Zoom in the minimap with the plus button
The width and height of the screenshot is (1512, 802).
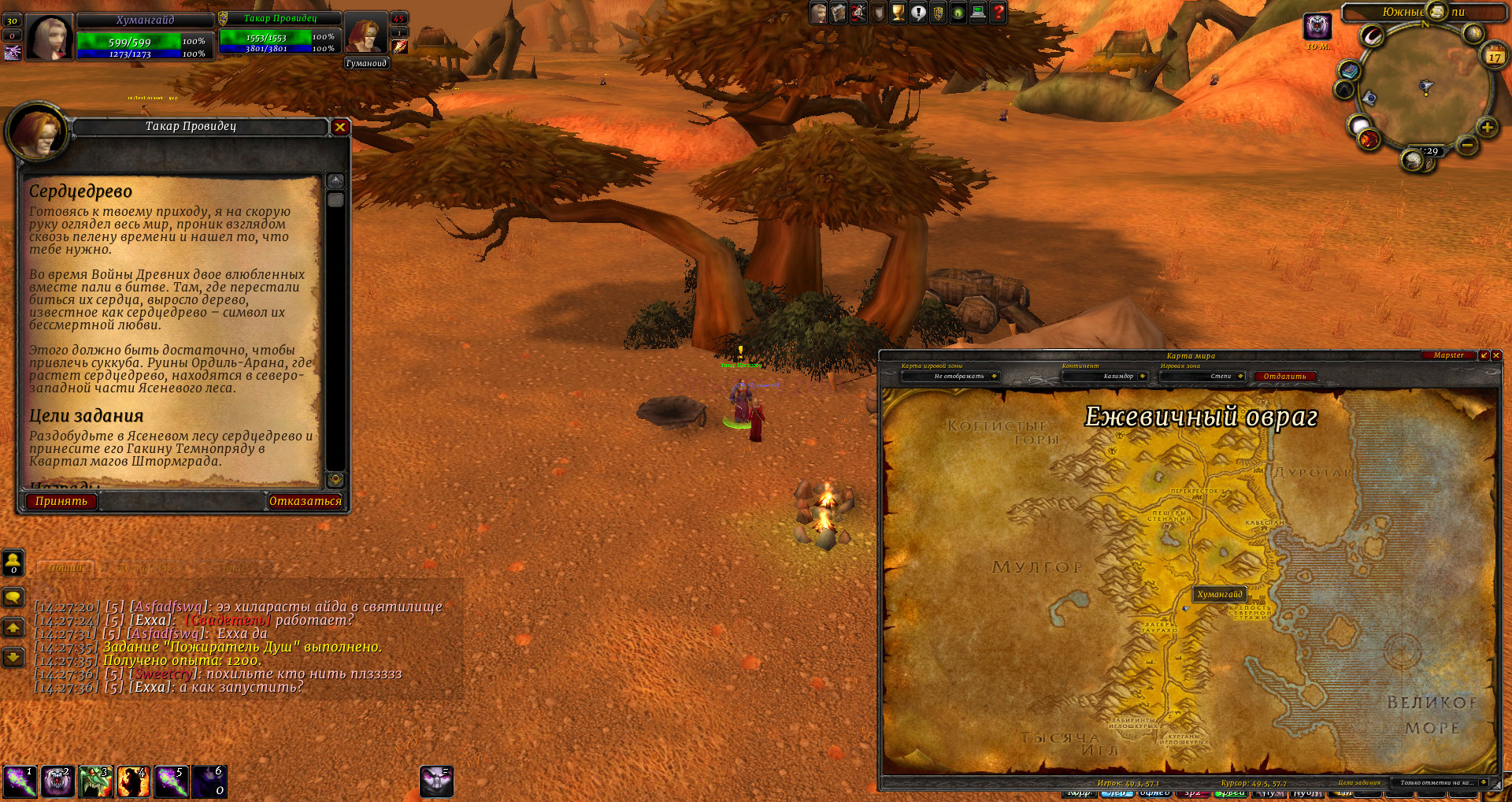tap(1487, 128)
